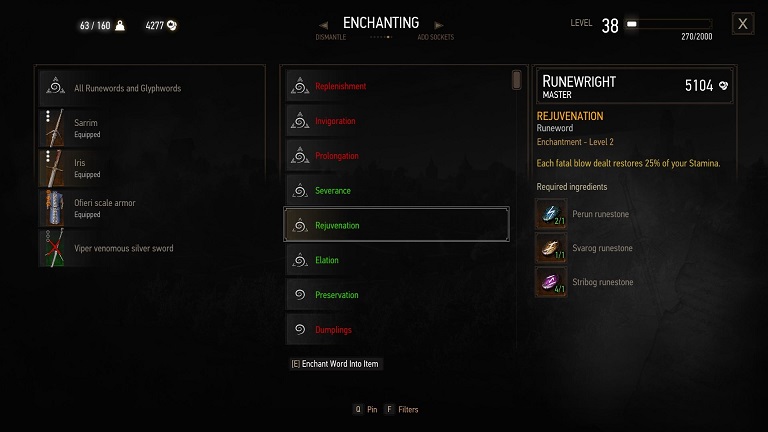Select the Replenishment runeword

click(395, 87)
